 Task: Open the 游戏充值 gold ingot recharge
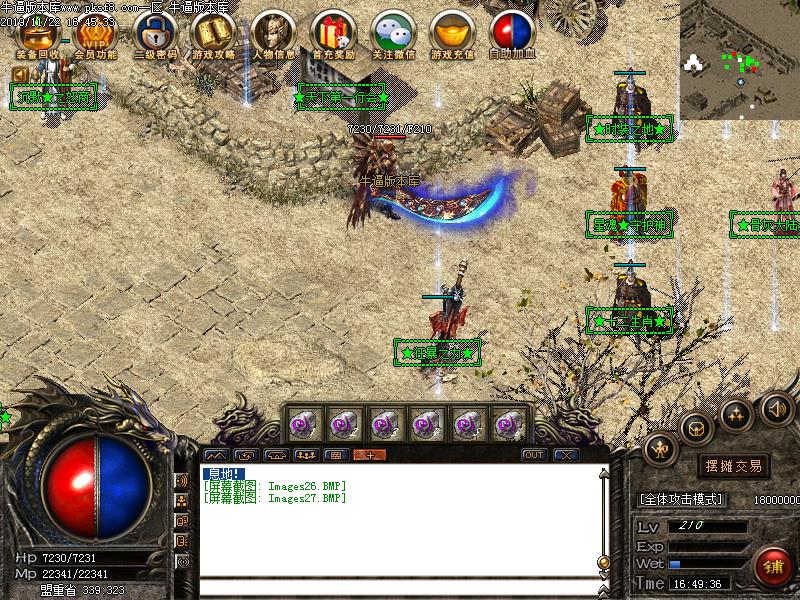point(451,34)
